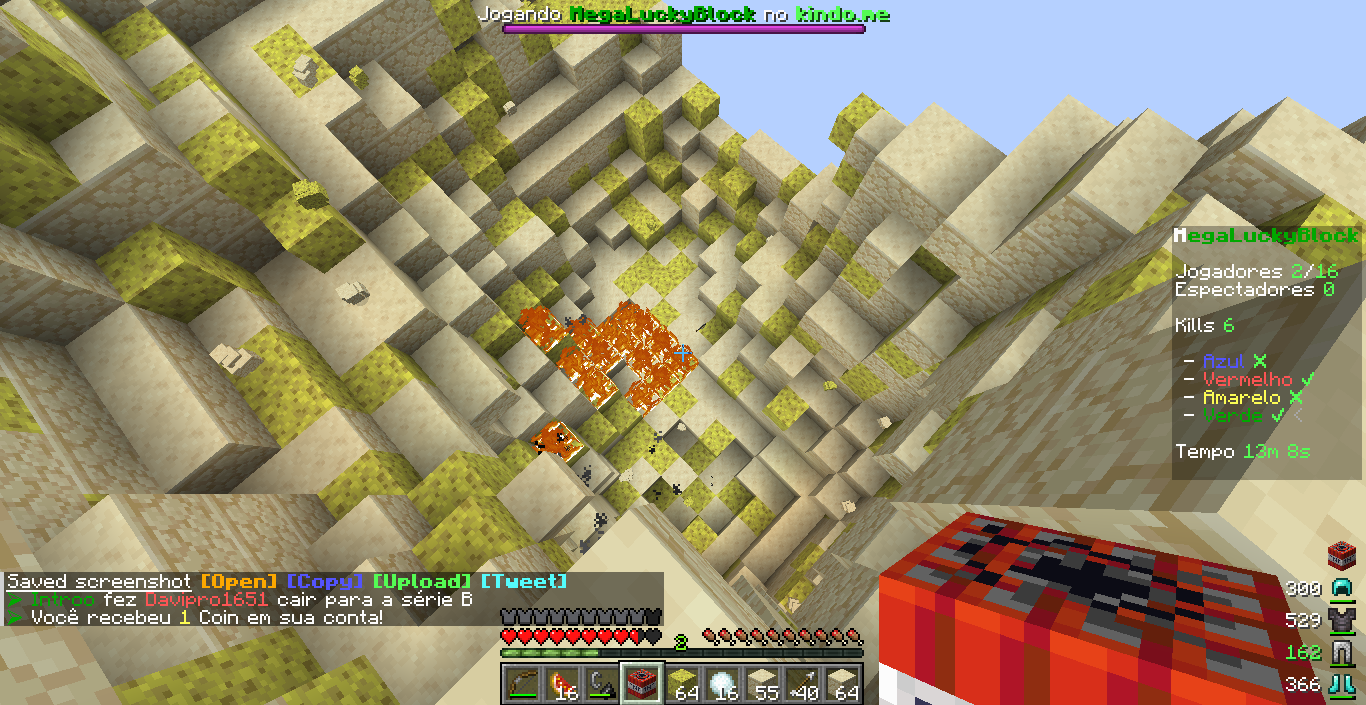Select the food stack of 16 in the hotbar
1366x705 pixels.
(560, 684)
